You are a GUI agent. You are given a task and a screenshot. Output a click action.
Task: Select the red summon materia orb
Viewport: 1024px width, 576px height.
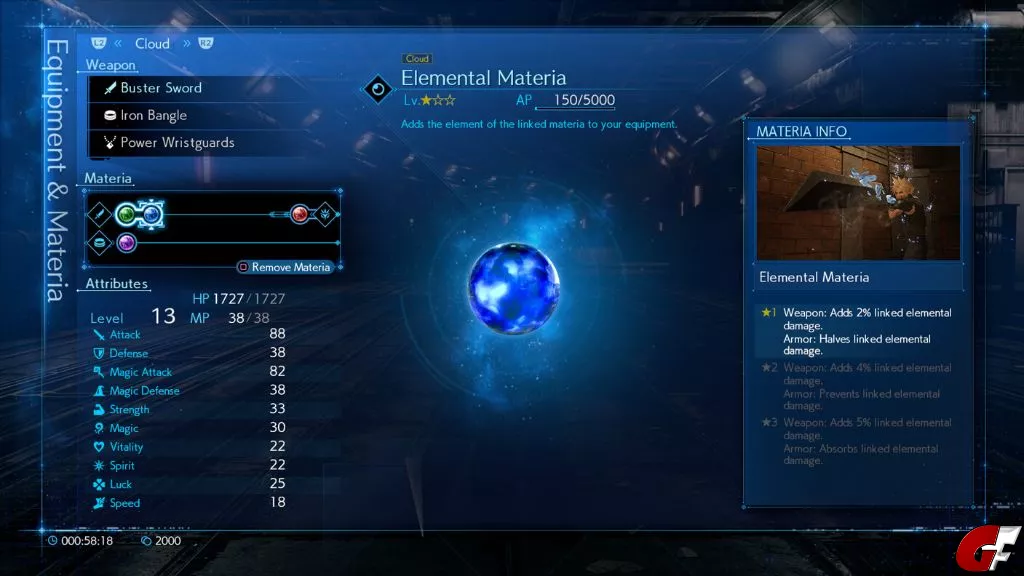pyautogui.click(x=299, y=214)
